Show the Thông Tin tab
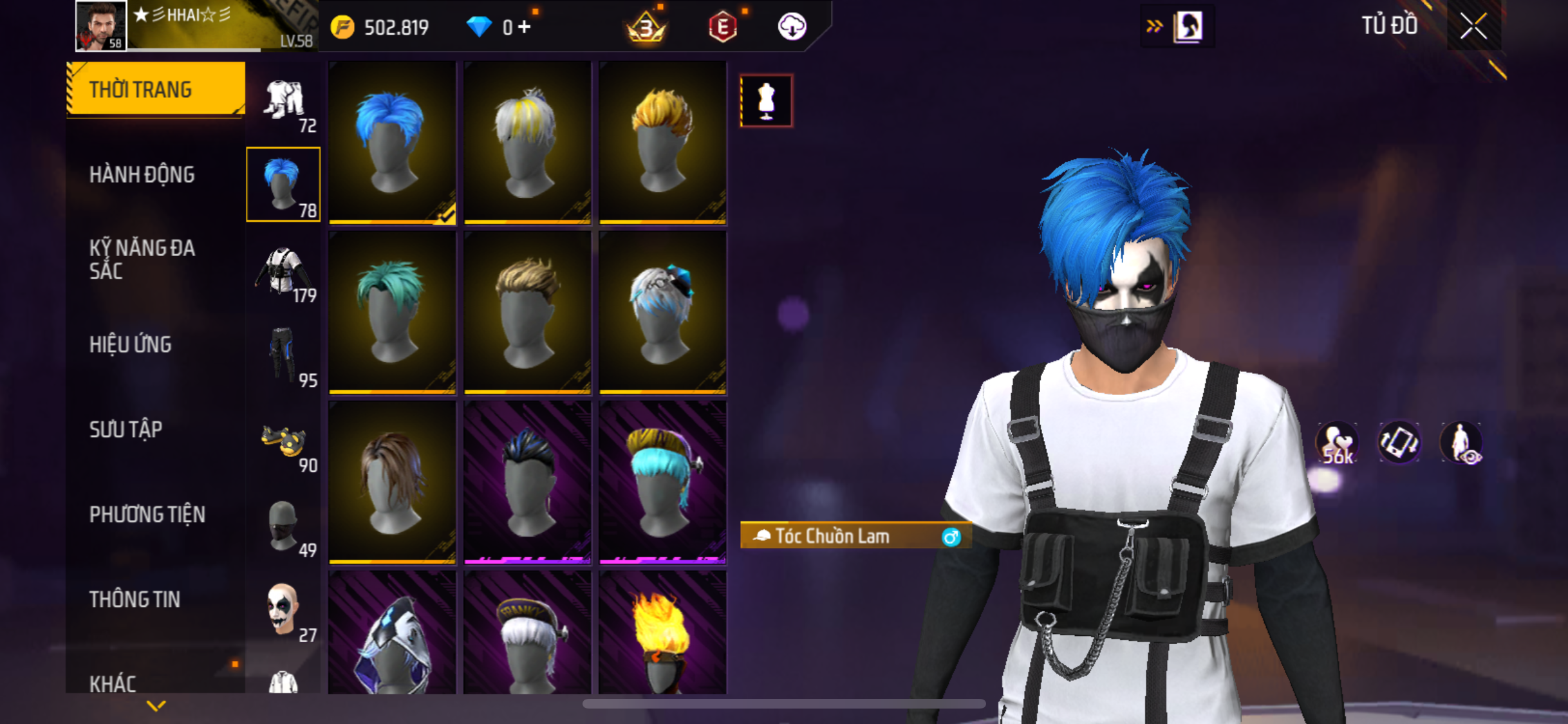The height and width of the screenshot is (724, 1568). [135, 600]
